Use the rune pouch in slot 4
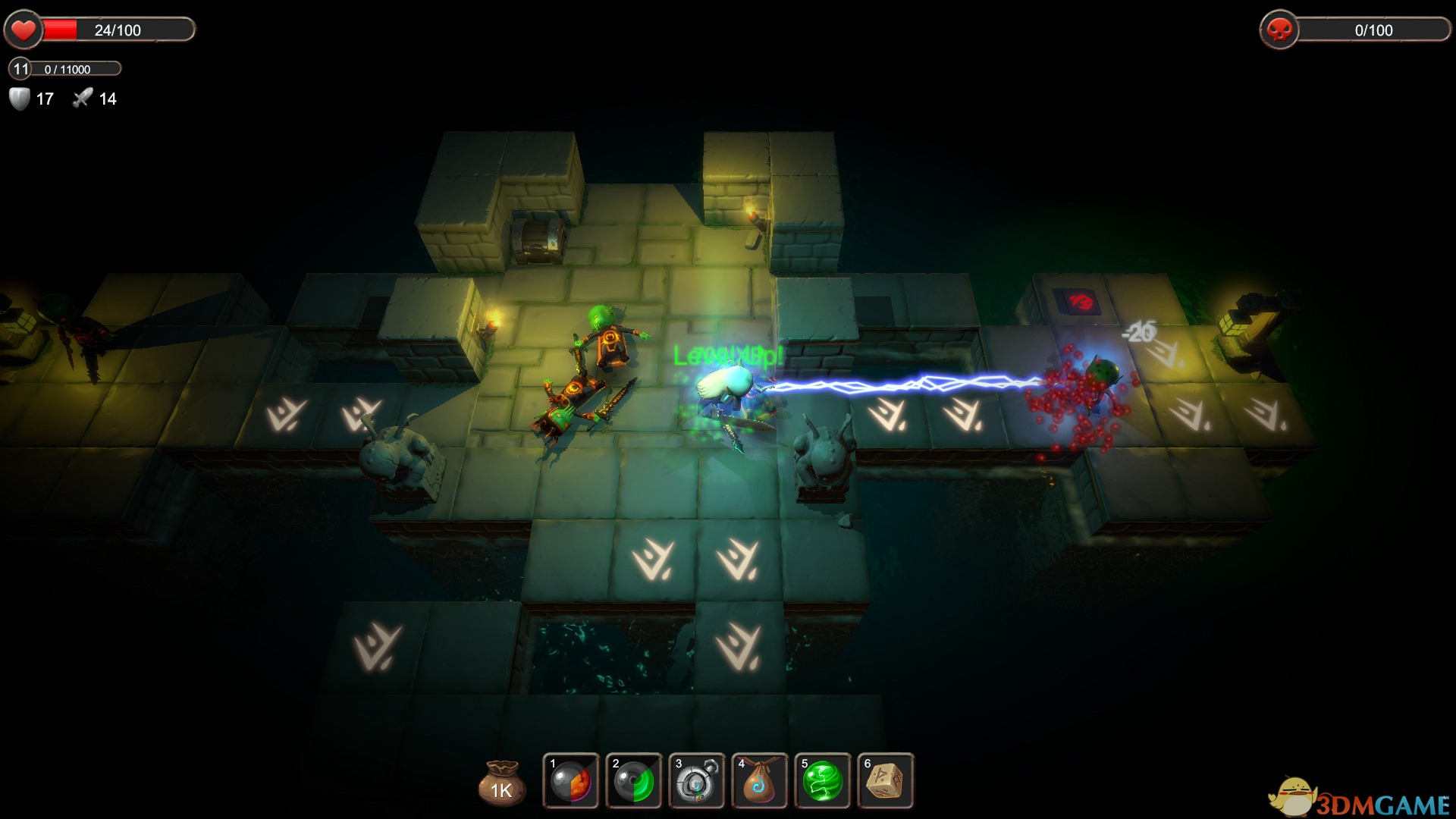1456x819 pixels. [x=760, y=781]
